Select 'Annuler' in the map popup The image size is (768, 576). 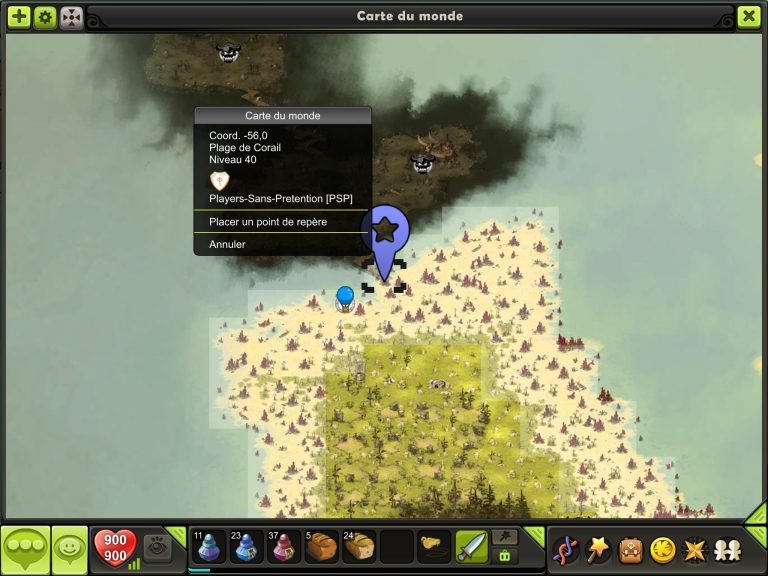(x=227, y=244)
